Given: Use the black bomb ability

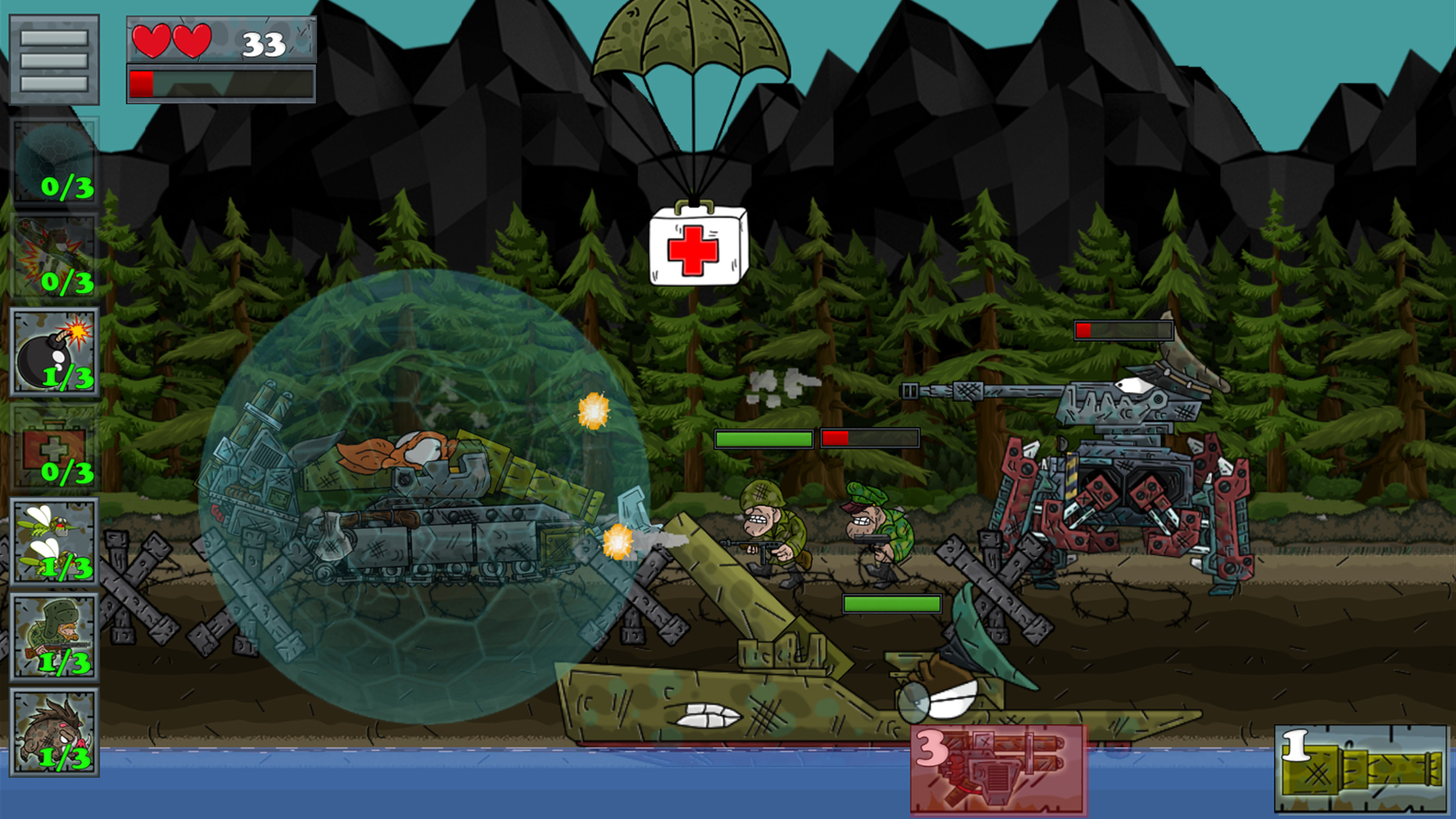Looking at the screenshot, I should (54, 352).
